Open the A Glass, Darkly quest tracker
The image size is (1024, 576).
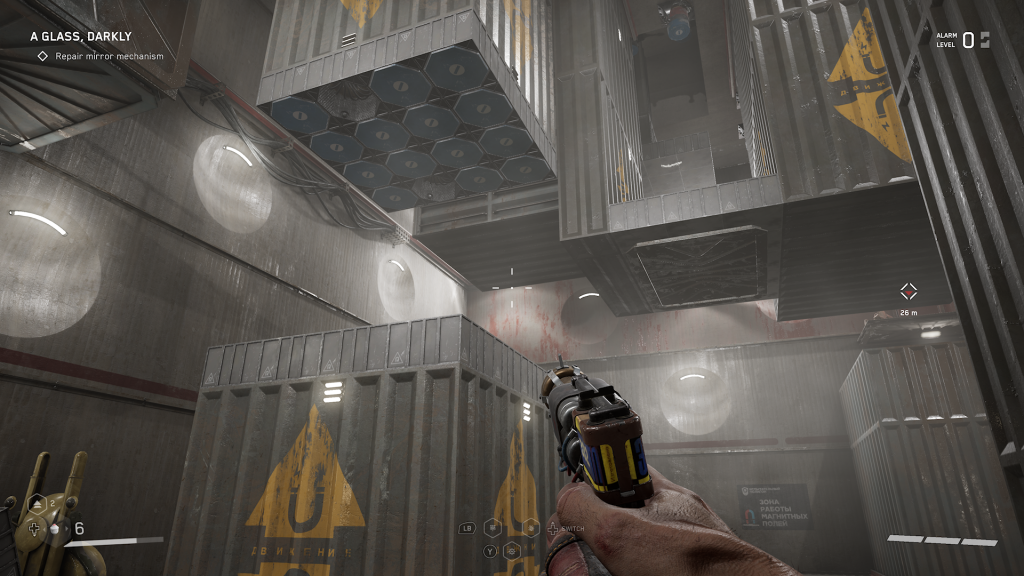(x=80, y=37)
